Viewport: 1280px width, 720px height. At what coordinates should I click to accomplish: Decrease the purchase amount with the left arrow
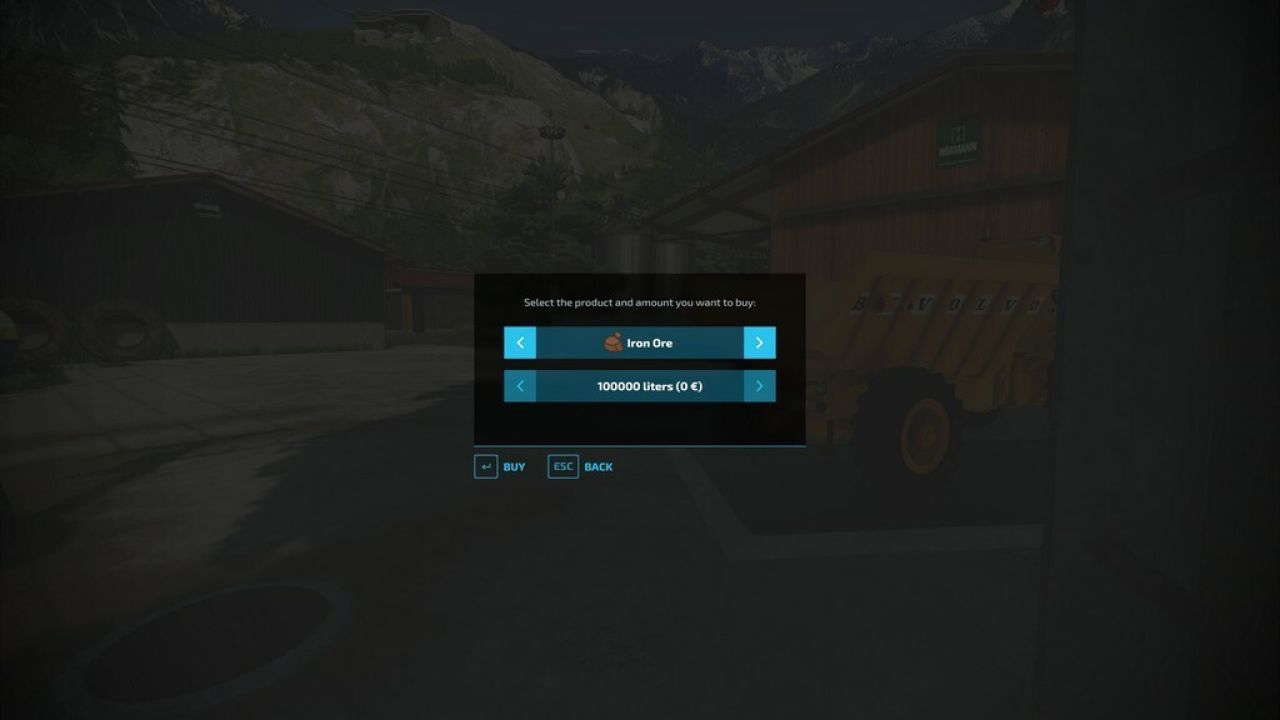519,386
